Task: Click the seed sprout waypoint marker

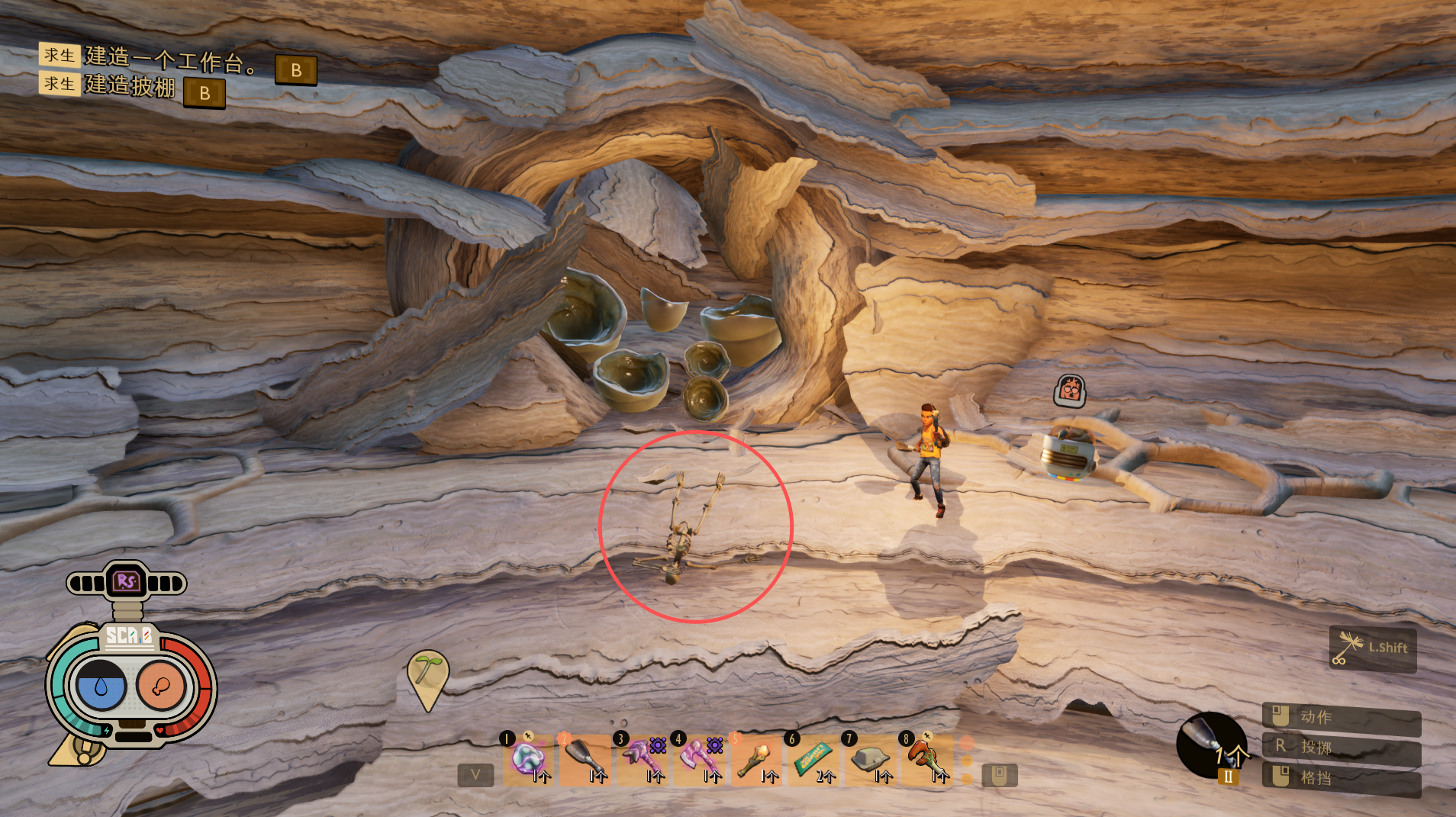Action: coord(428,677)
